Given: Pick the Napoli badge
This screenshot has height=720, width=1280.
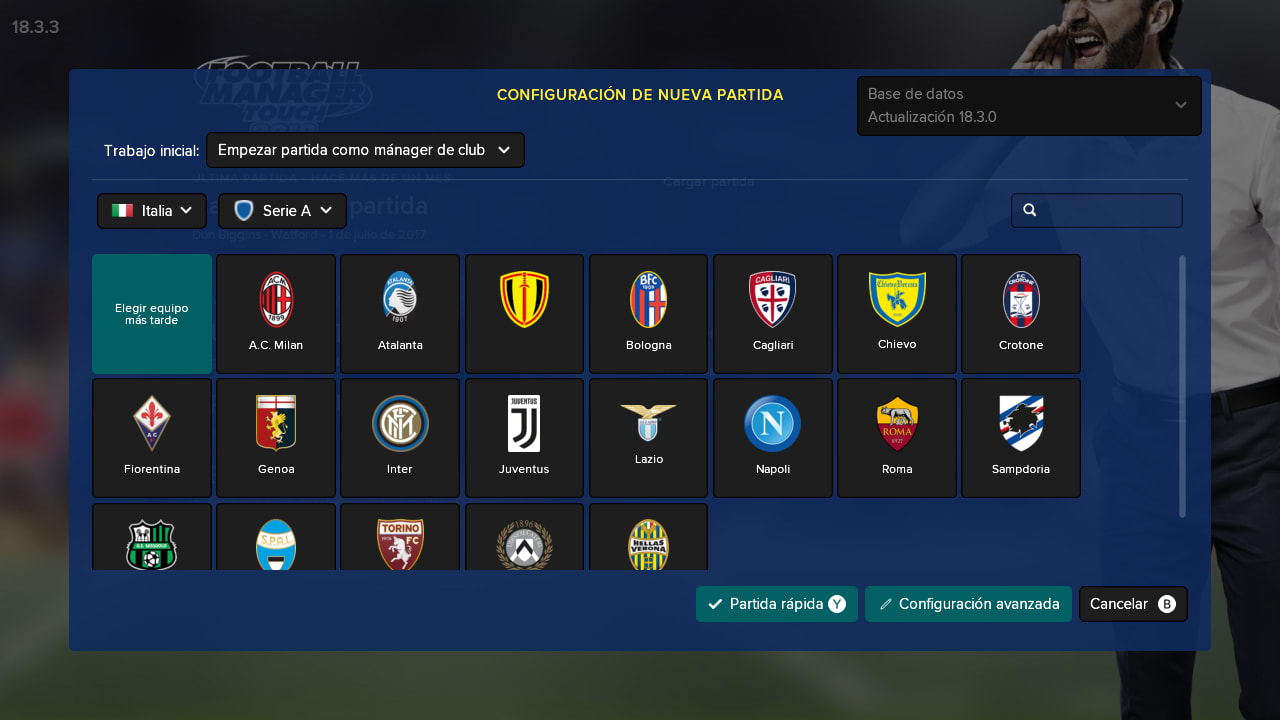Looking at the screenshot, I should 772,437.
